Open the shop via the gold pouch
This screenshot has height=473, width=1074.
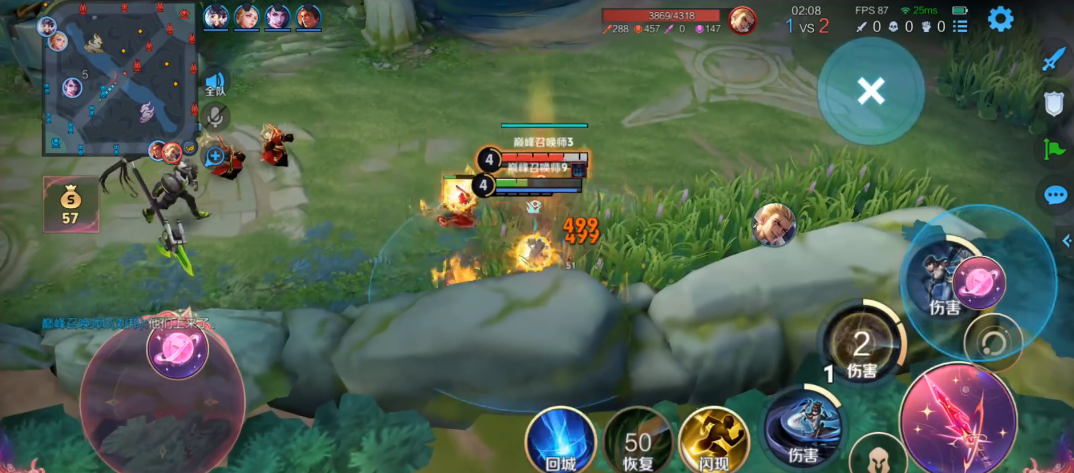click(70, 204)
